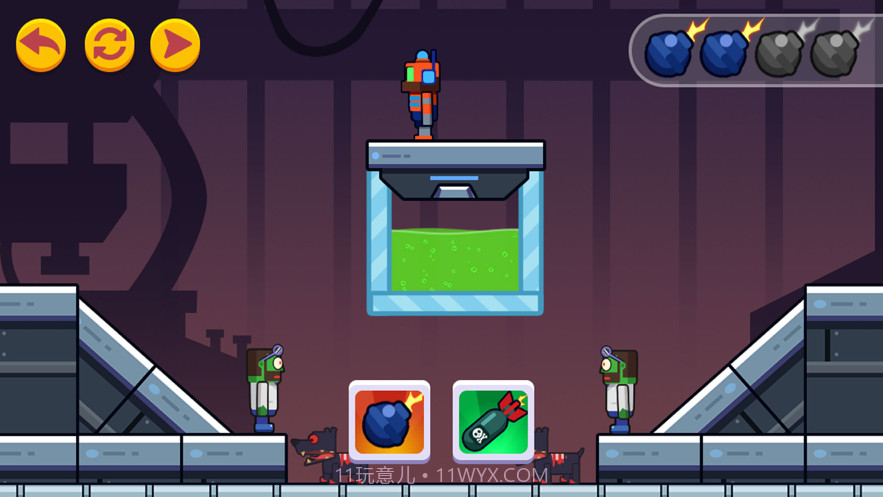The height and width of the screenshot is (497, 883).
Task: Restart the level with the refresh button
Action: click(x=109, y=45)
